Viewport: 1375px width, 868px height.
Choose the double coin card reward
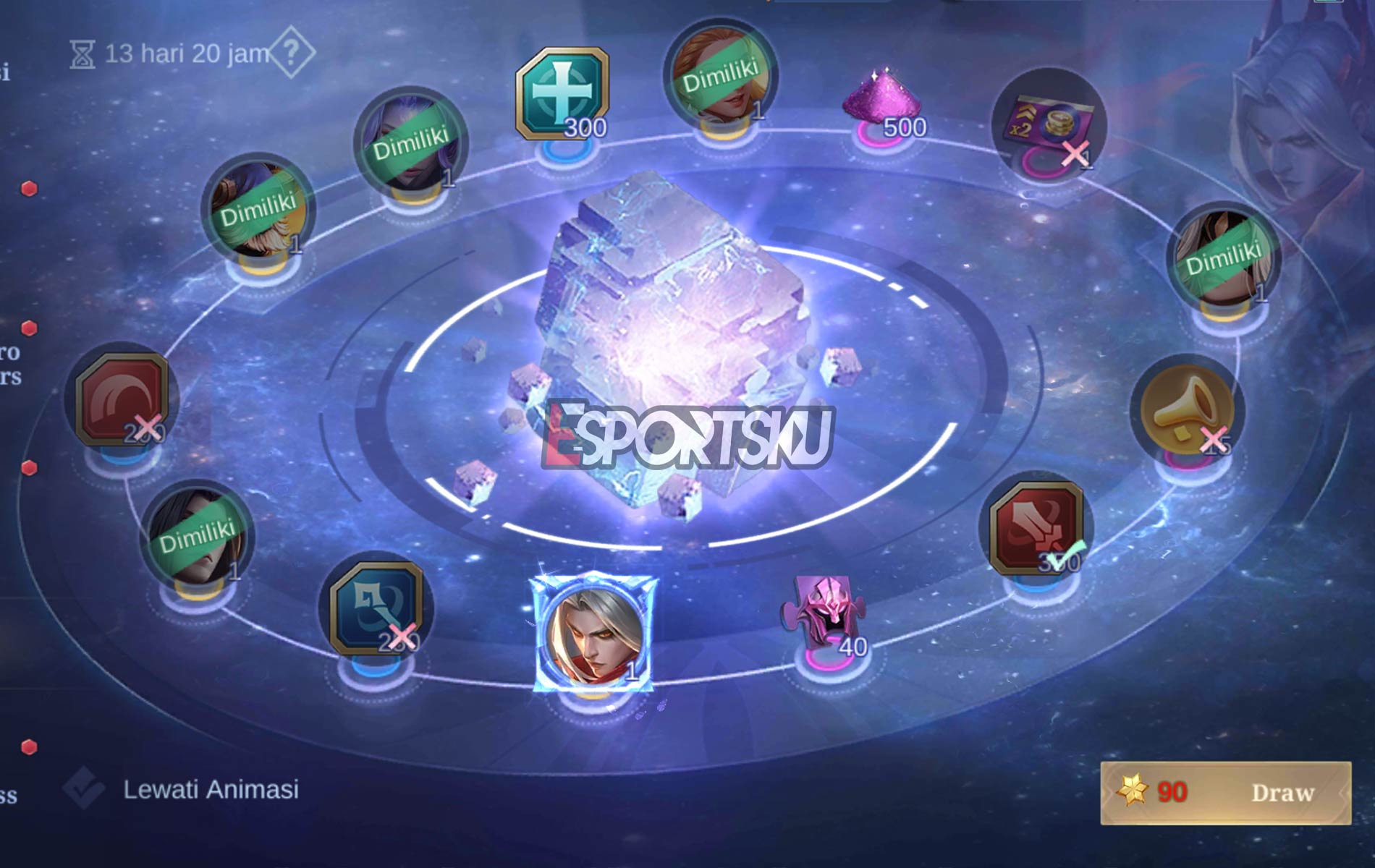click(1048, 126)
